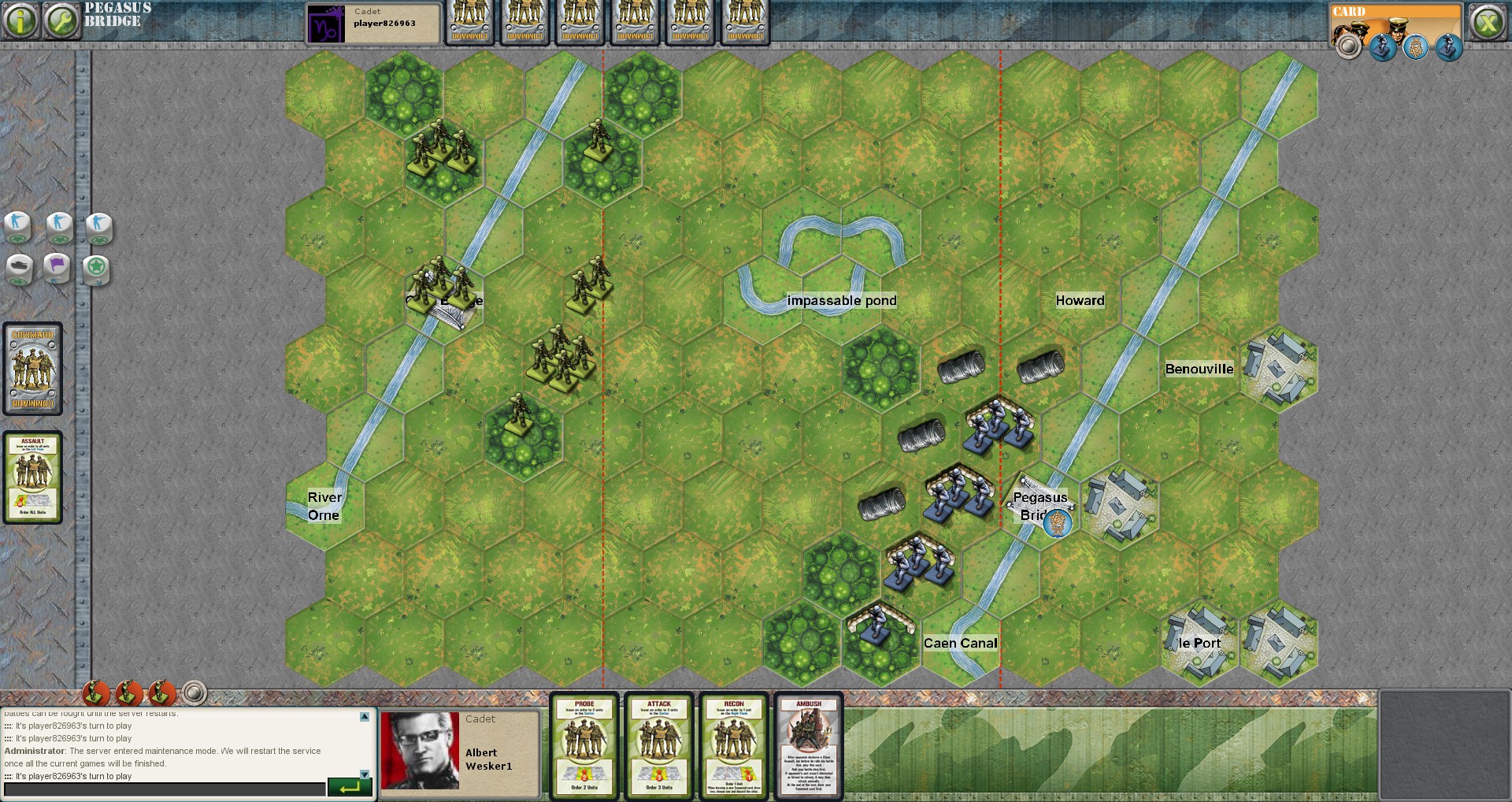Screen dimensions: 1512x802
Task: Click the info "i" icon at top left
Action: pos(21,19)
